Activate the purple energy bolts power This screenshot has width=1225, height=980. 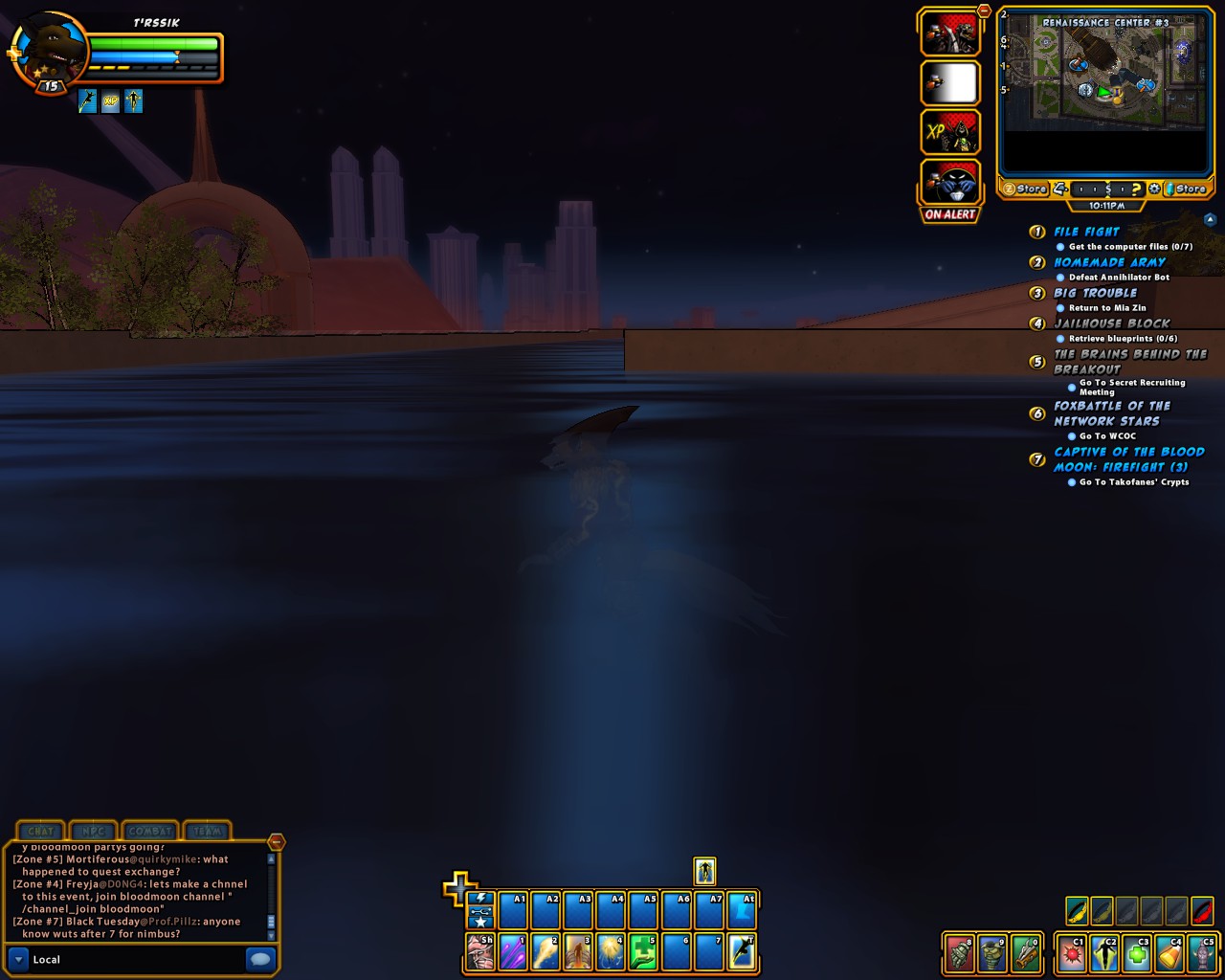coord(513,952)
